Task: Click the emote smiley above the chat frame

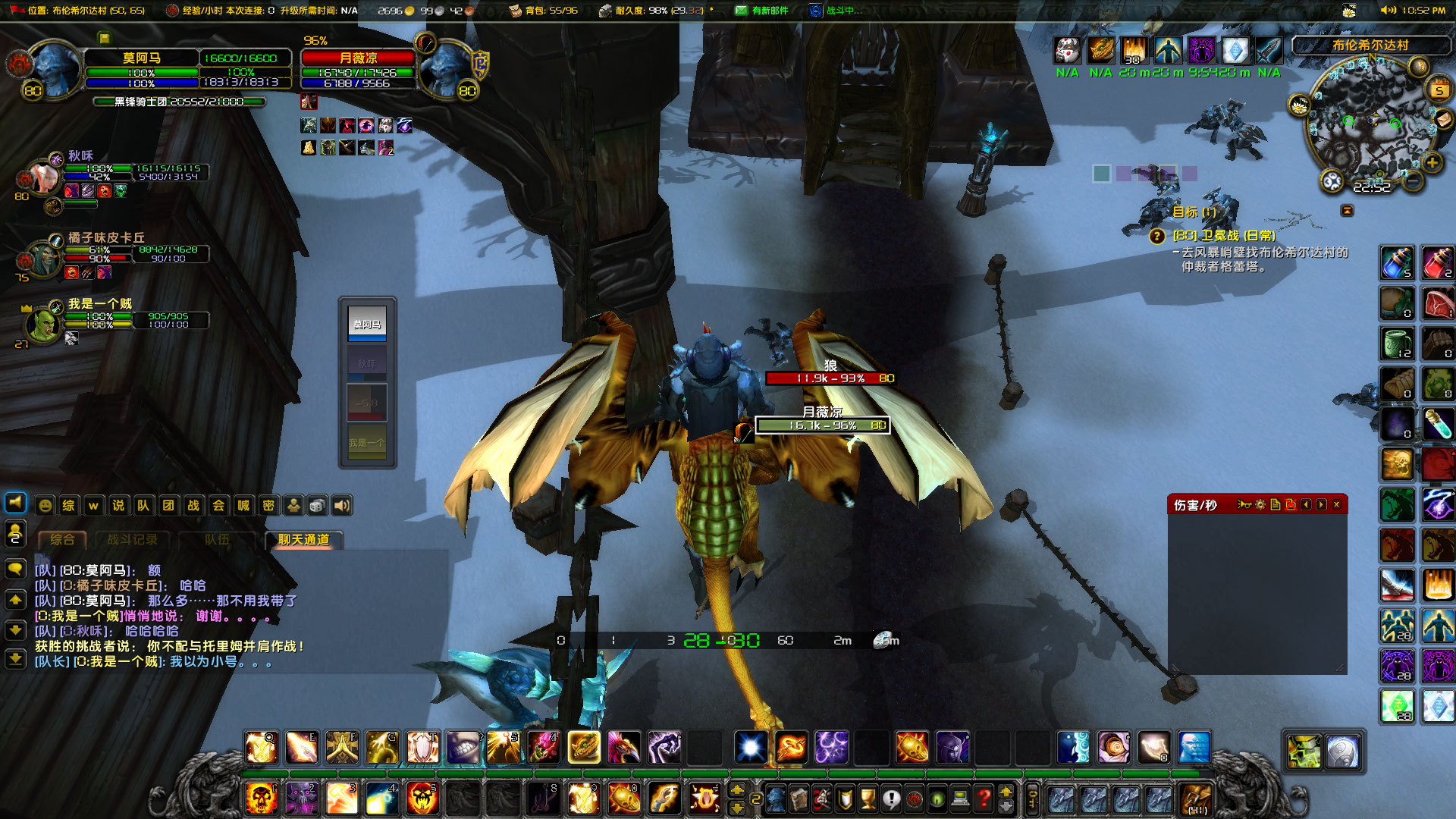Action: [44, 505]
